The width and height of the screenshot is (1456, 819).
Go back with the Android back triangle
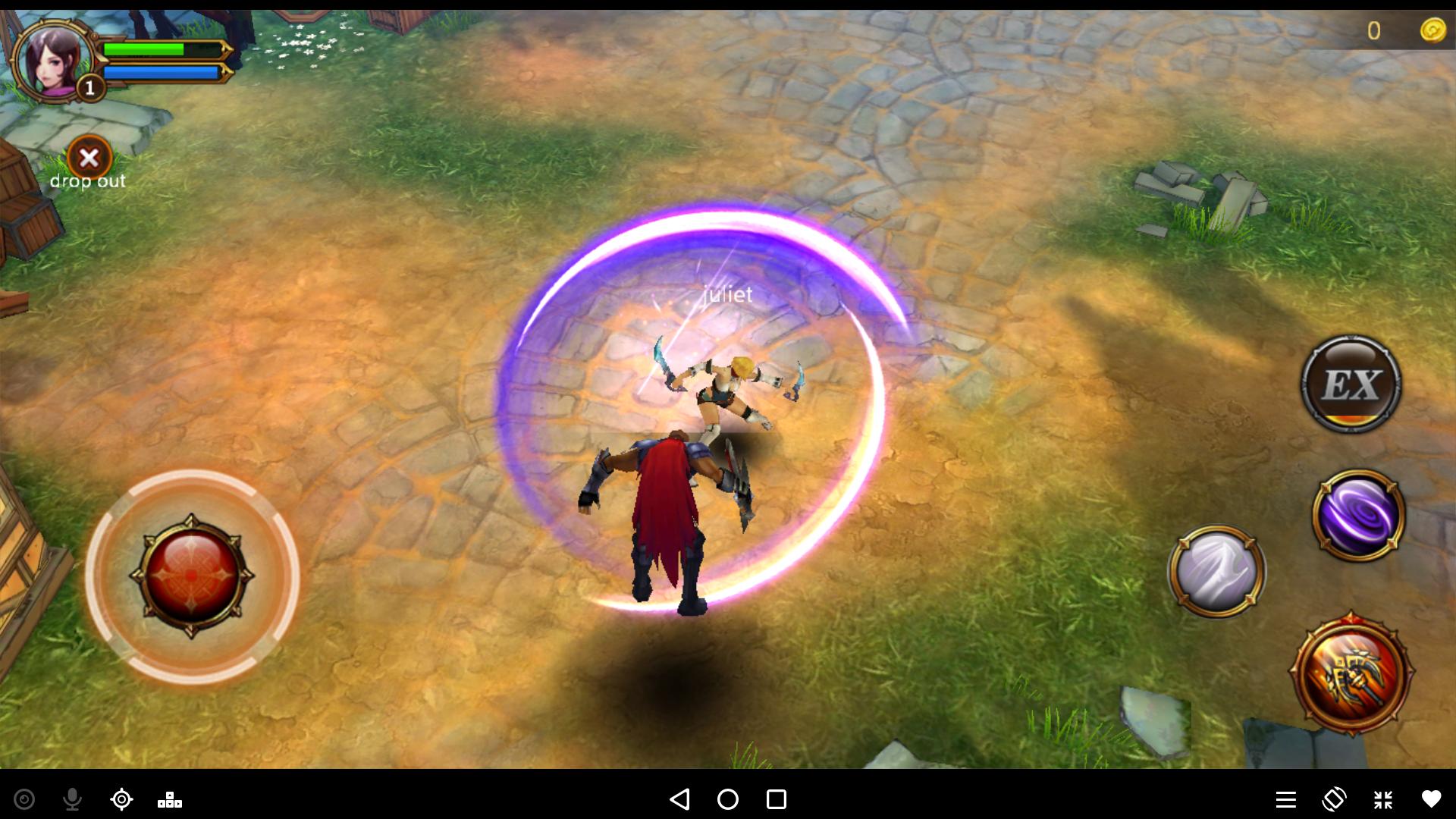pyautogui.click(x=679, y=799)
